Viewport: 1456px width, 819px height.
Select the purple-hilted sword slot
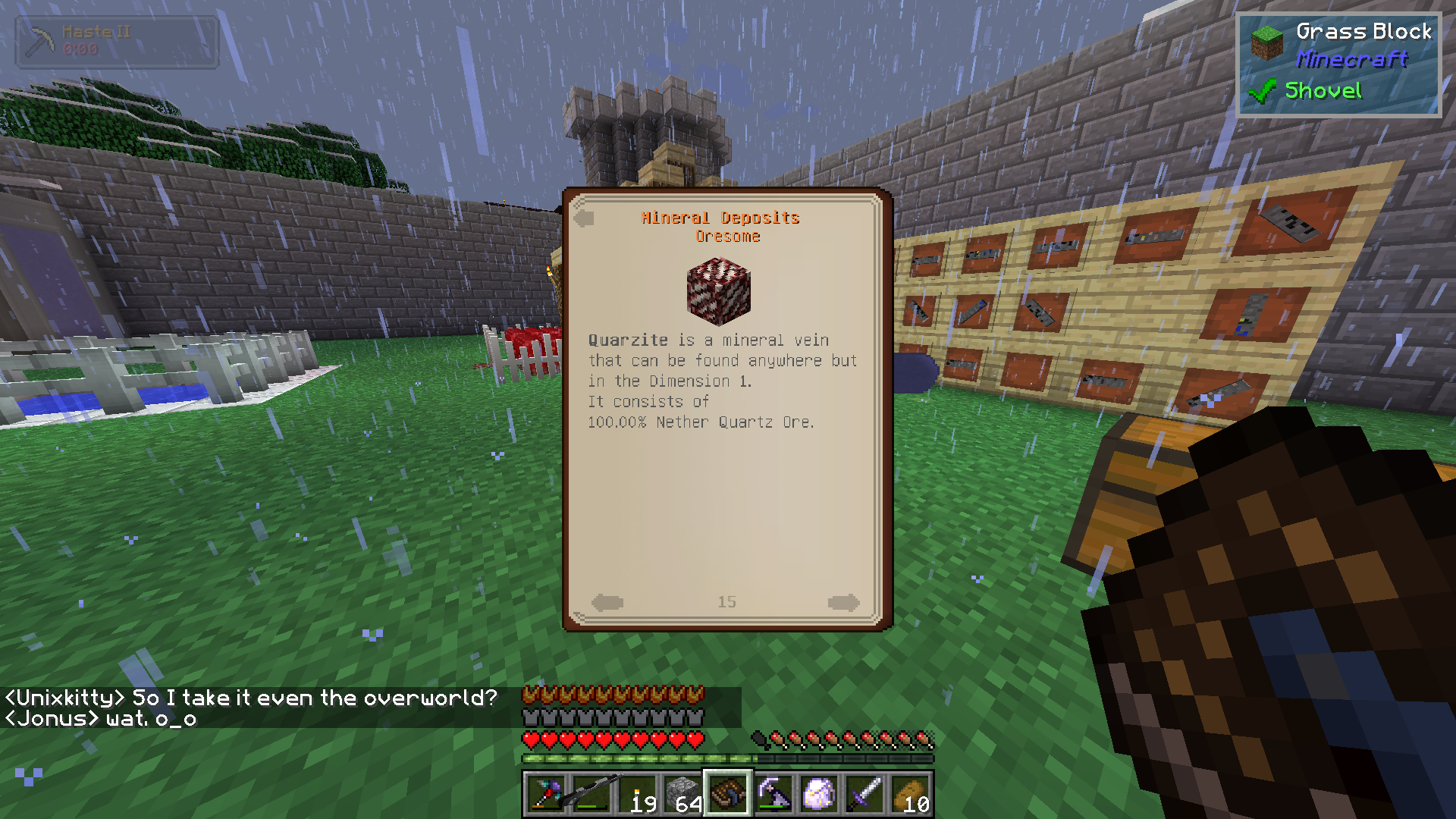click(x=864, y=794)
